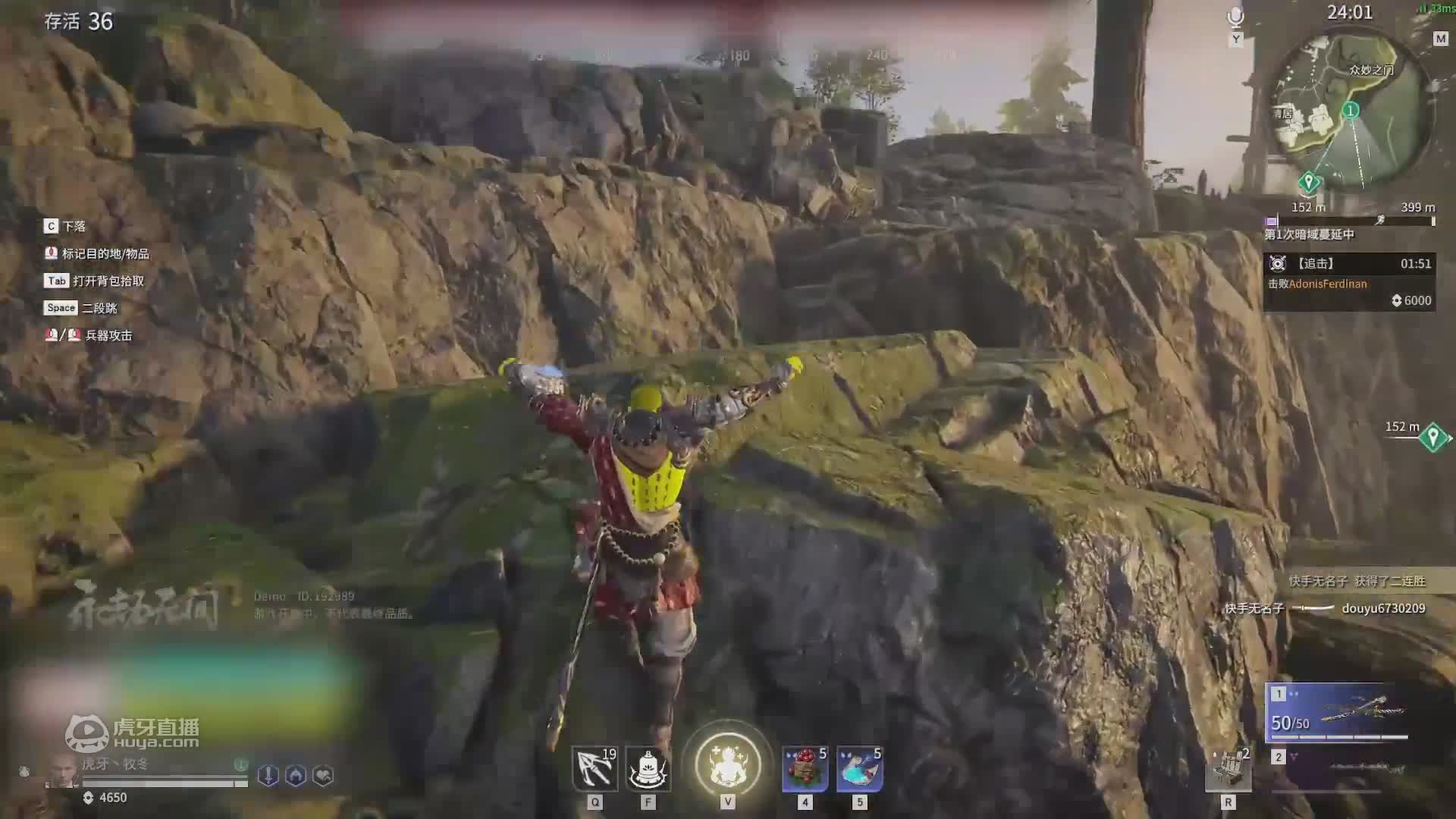Viewport: 1456px width, 819px height.
Task: Equip the primary weapon in slot 1
Action: coord(1338,713)
